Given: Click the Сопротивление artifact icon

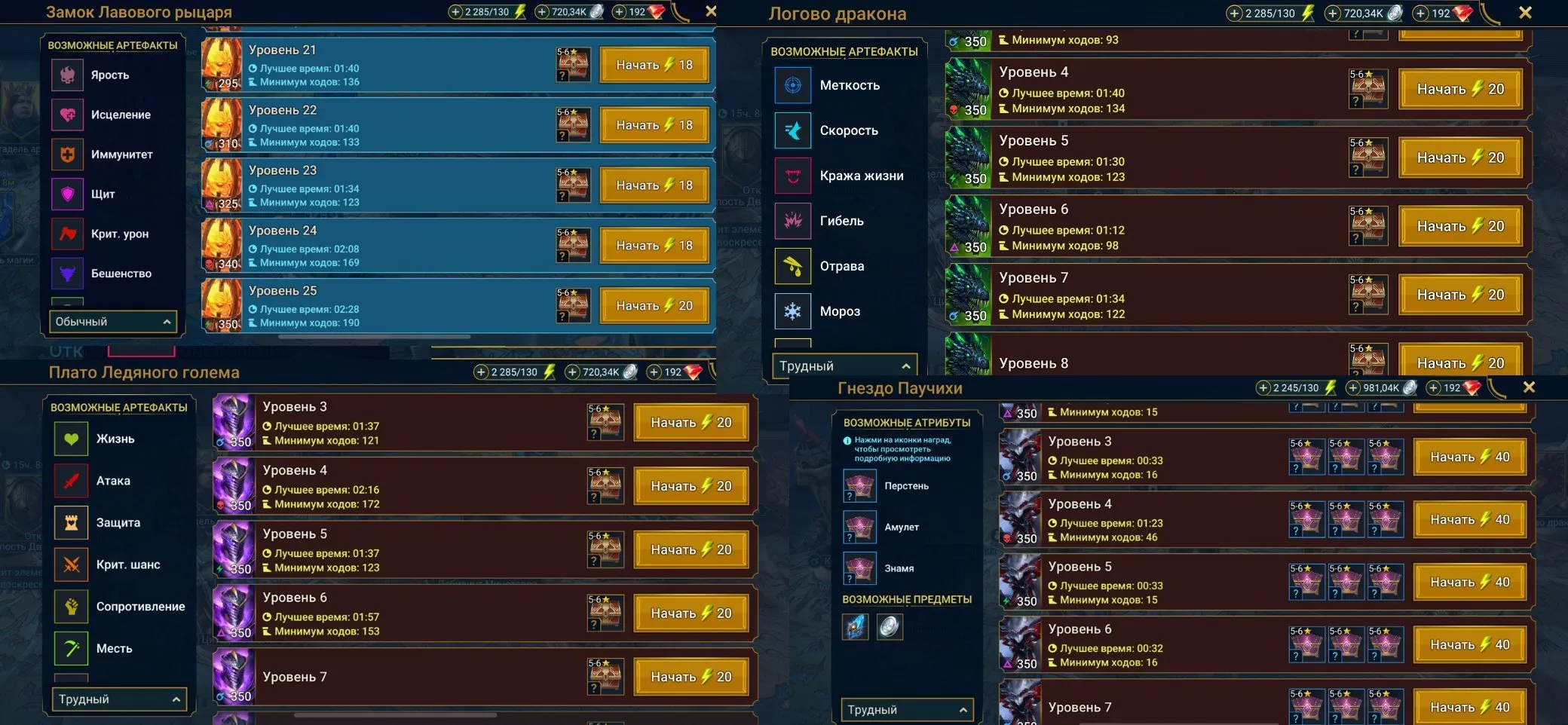Looking at the screenshot, I should click(x=70, y=606).
